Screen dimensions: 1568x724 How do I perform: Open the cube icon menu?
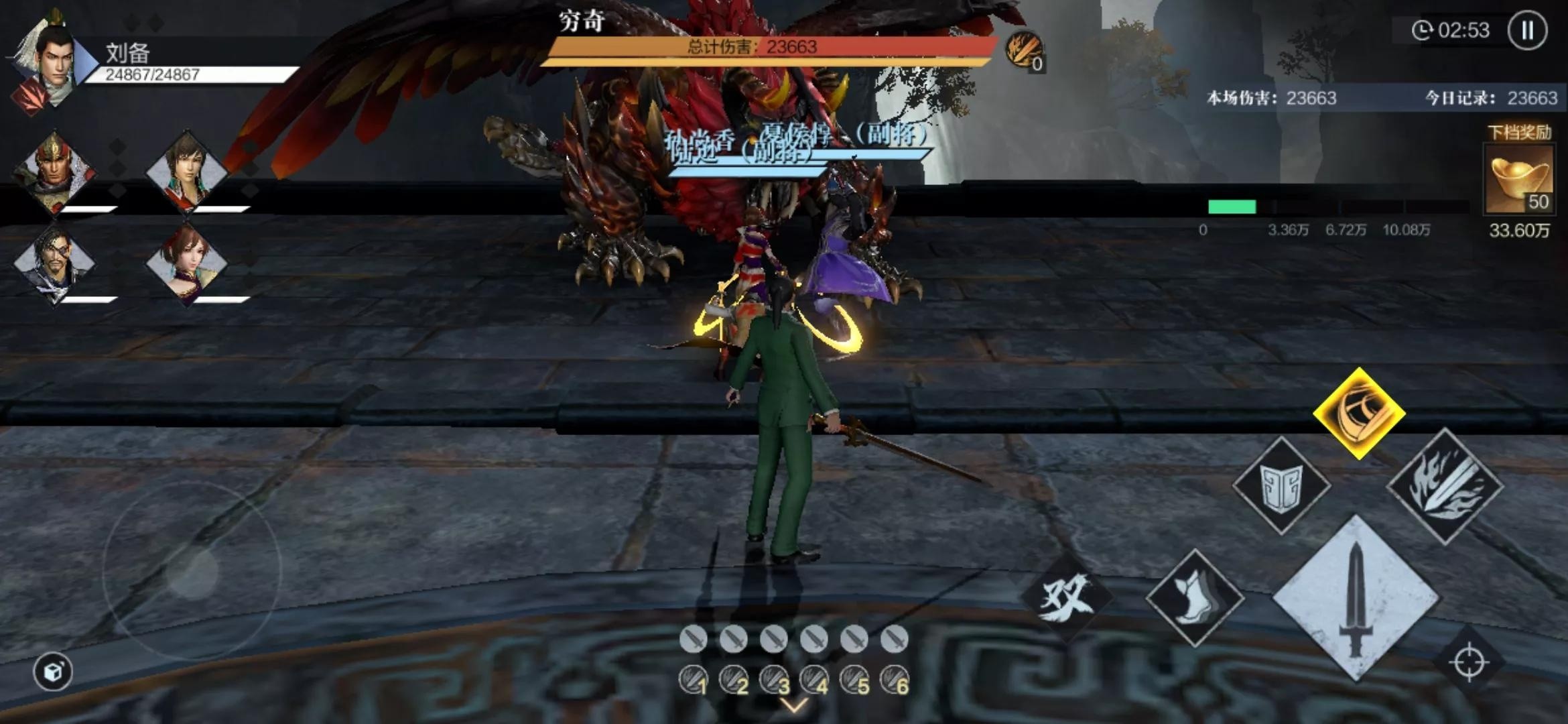[x=53, y=671]
